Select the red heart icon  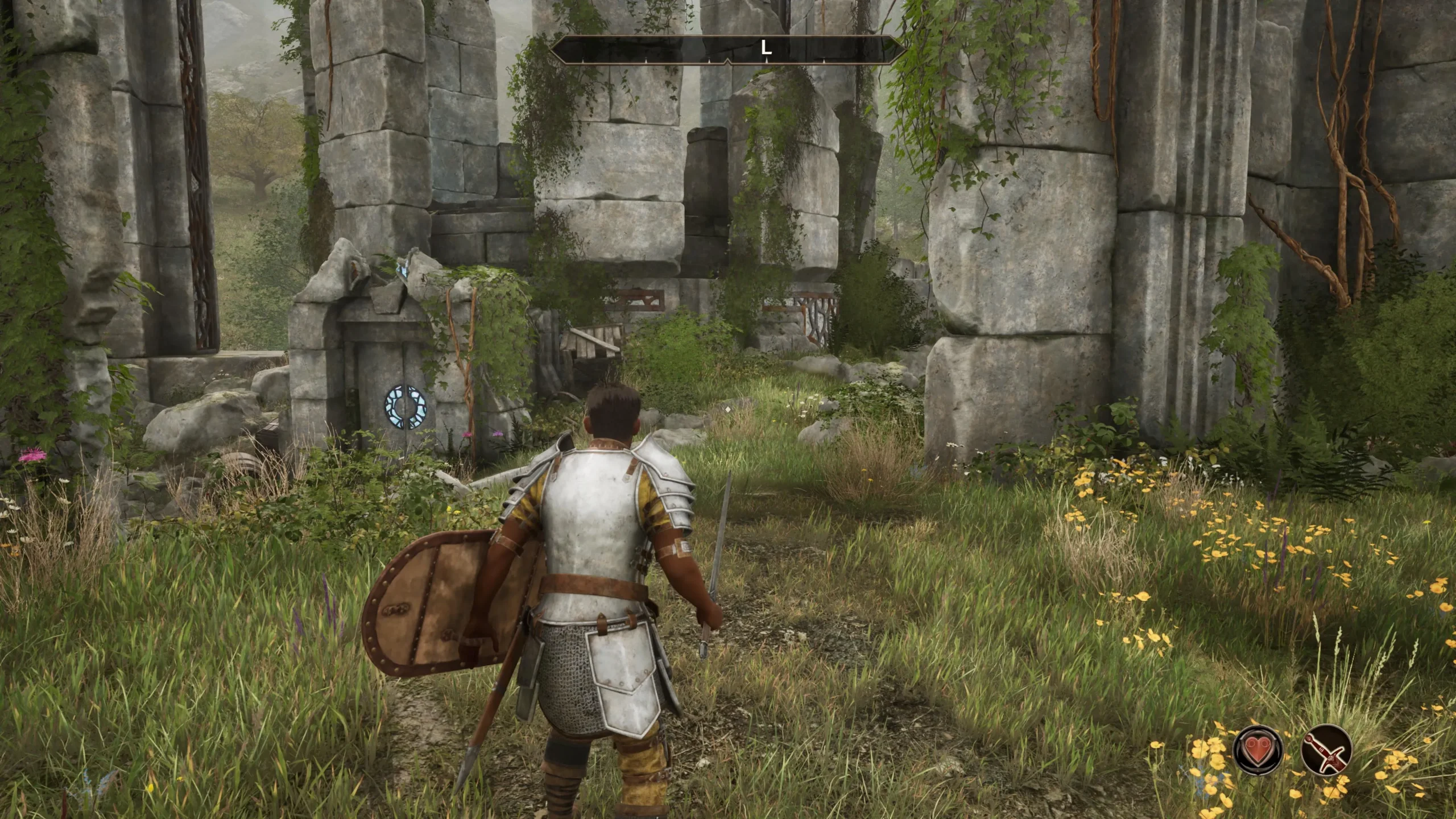tap(1258, 749)
